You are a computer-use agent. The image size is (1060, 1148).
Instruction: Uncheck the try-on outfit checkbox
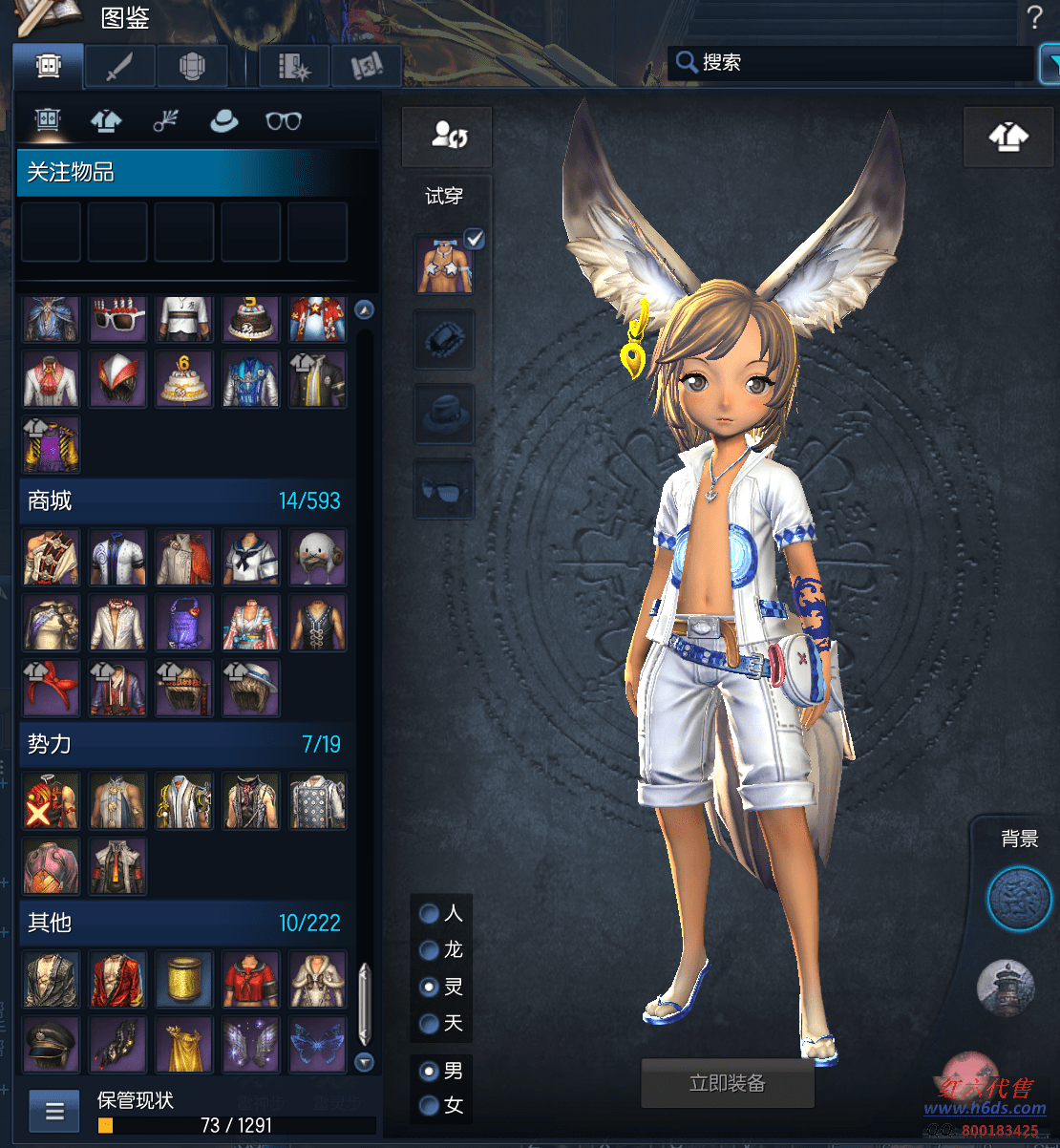tap(474, 239)
